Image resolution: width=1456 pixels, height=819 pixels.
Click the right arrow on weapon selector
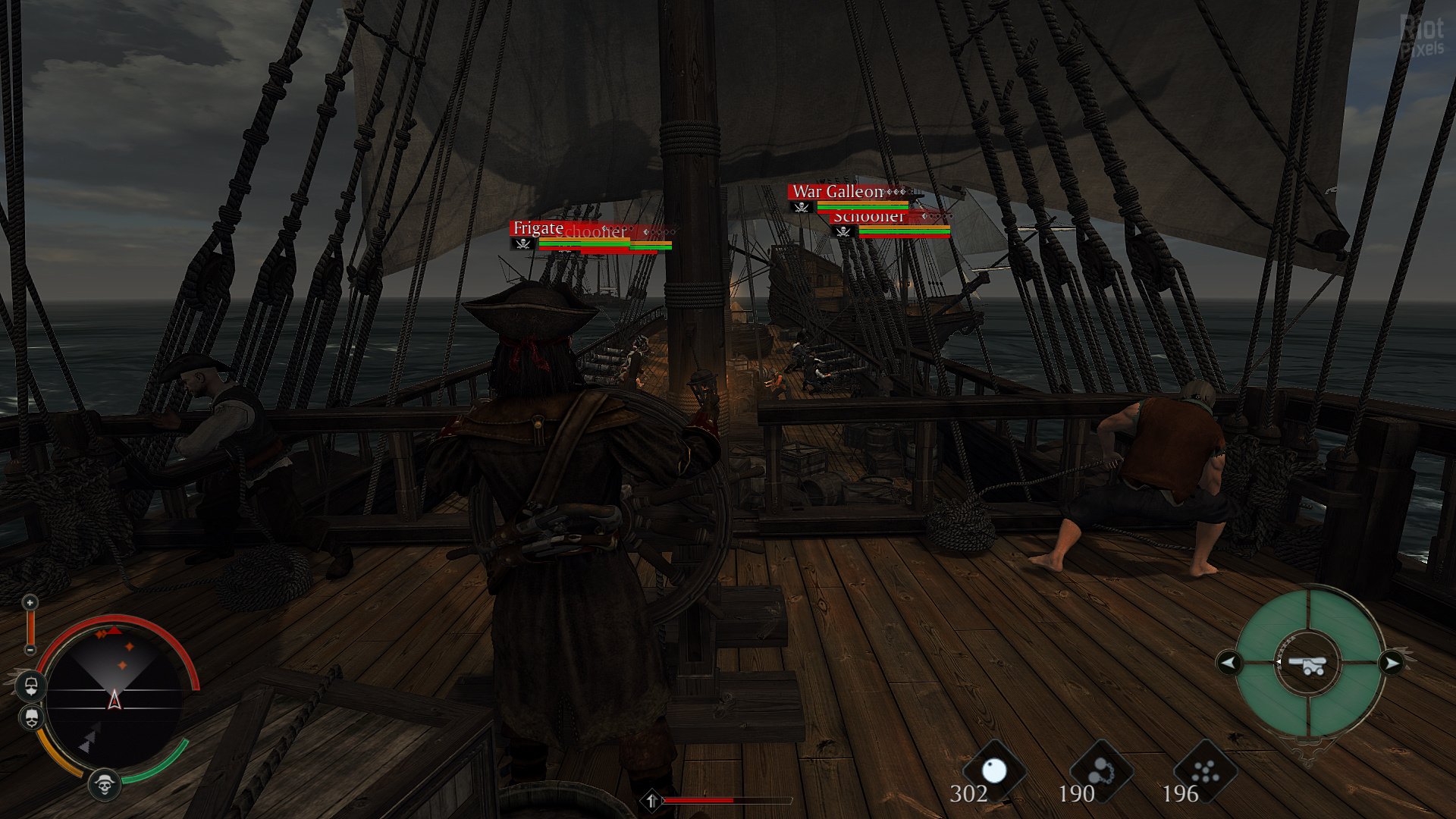tap(1392, 664)
